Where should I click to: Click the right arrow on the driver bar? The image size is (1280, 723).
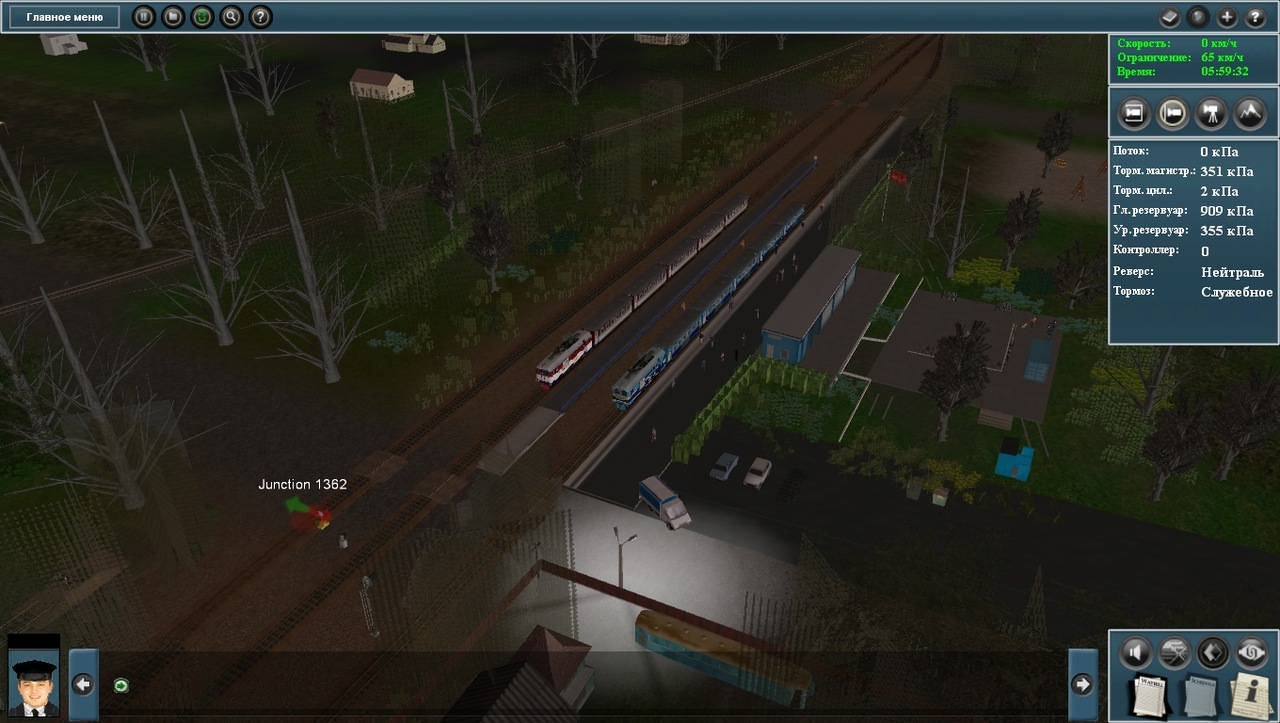coord(1082,684)
